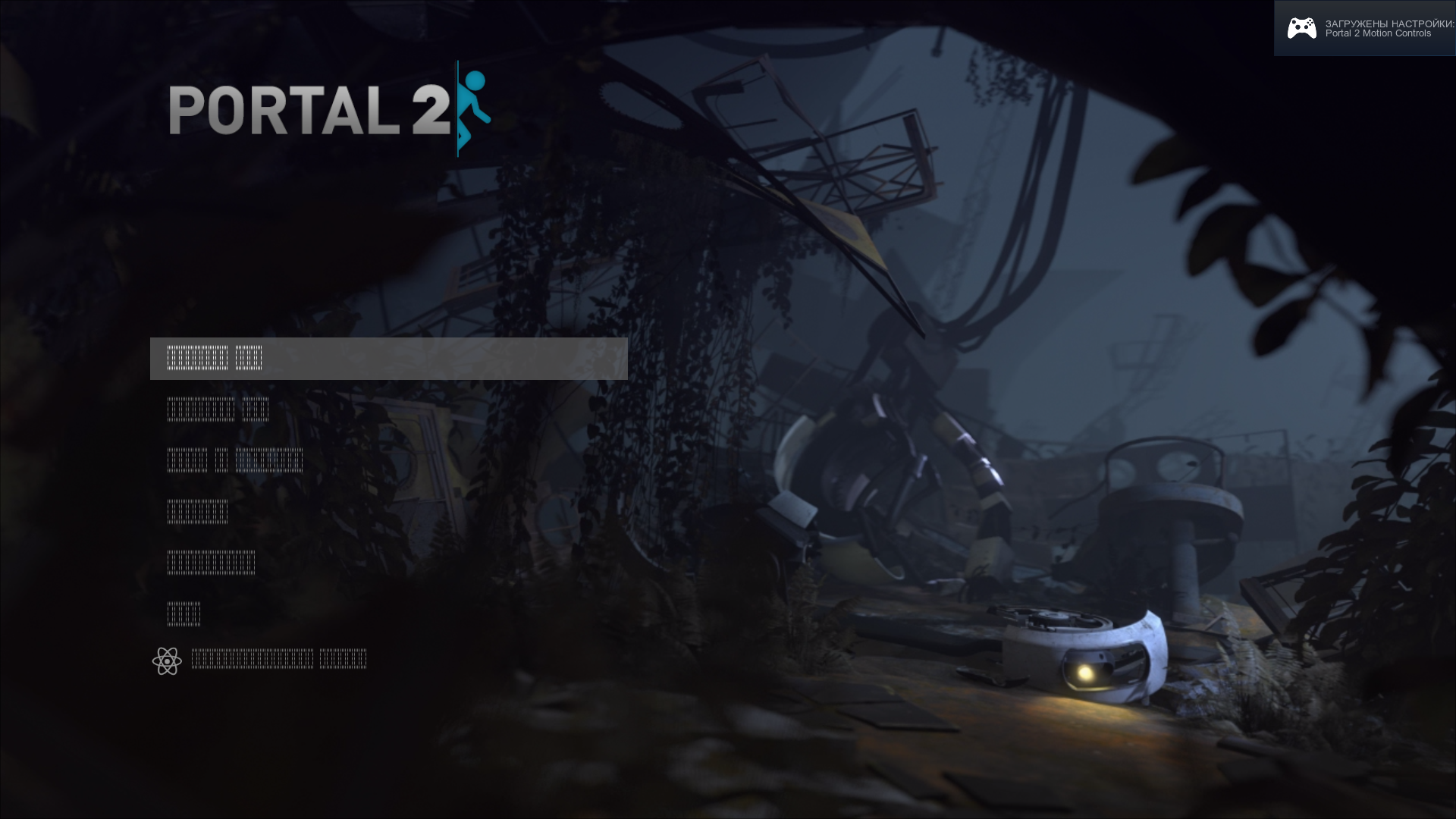Image resolution: width=1456 pixels, height=819 pixels.
Task: Open the Continue Game menu option
Action: click(218, 409)
